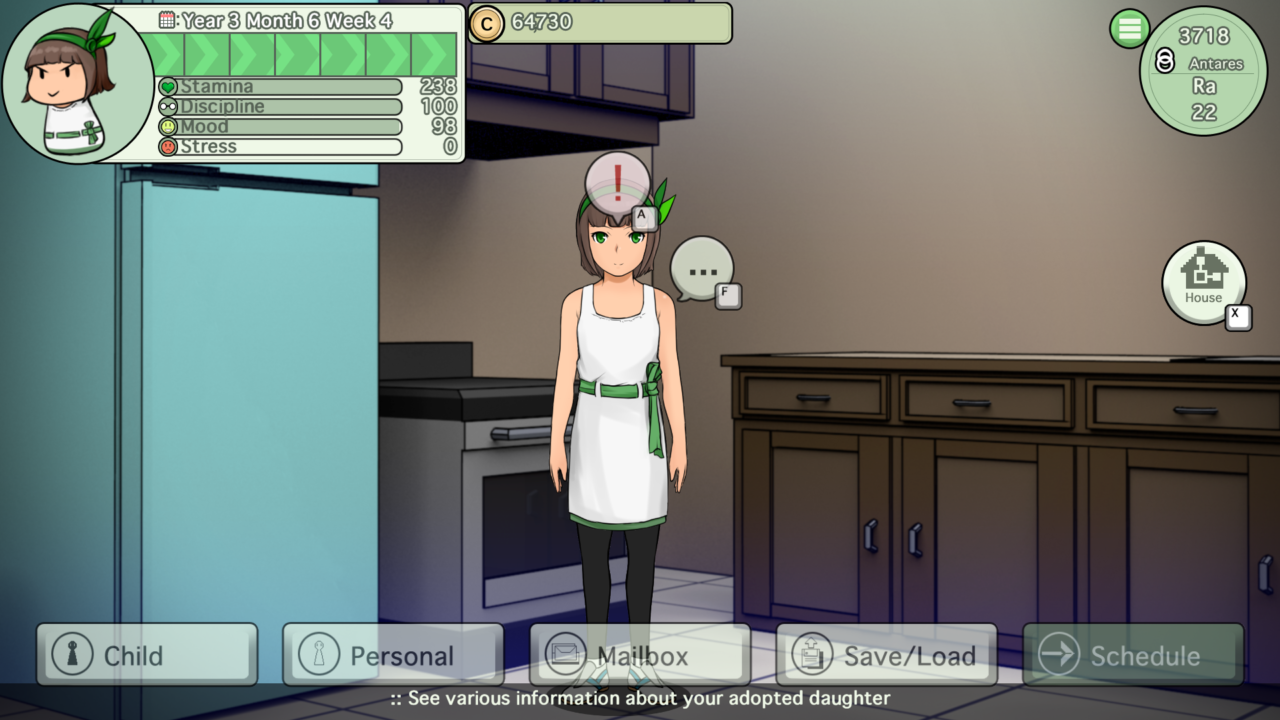Click the Stamina heart icon

(168, 86)
